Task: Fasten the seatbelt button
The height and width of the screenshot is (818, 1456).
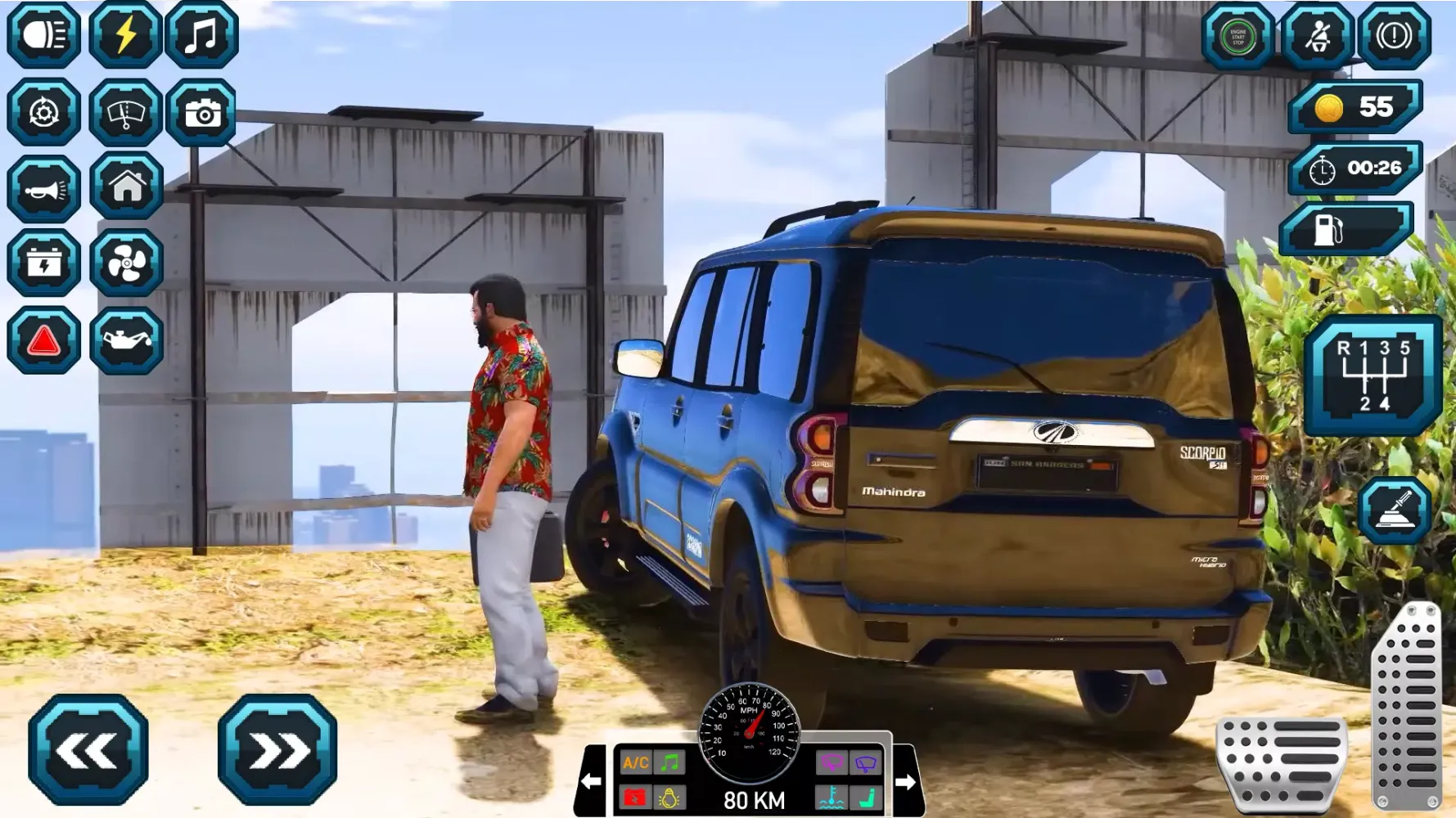Action: [x=1317, y=37]
